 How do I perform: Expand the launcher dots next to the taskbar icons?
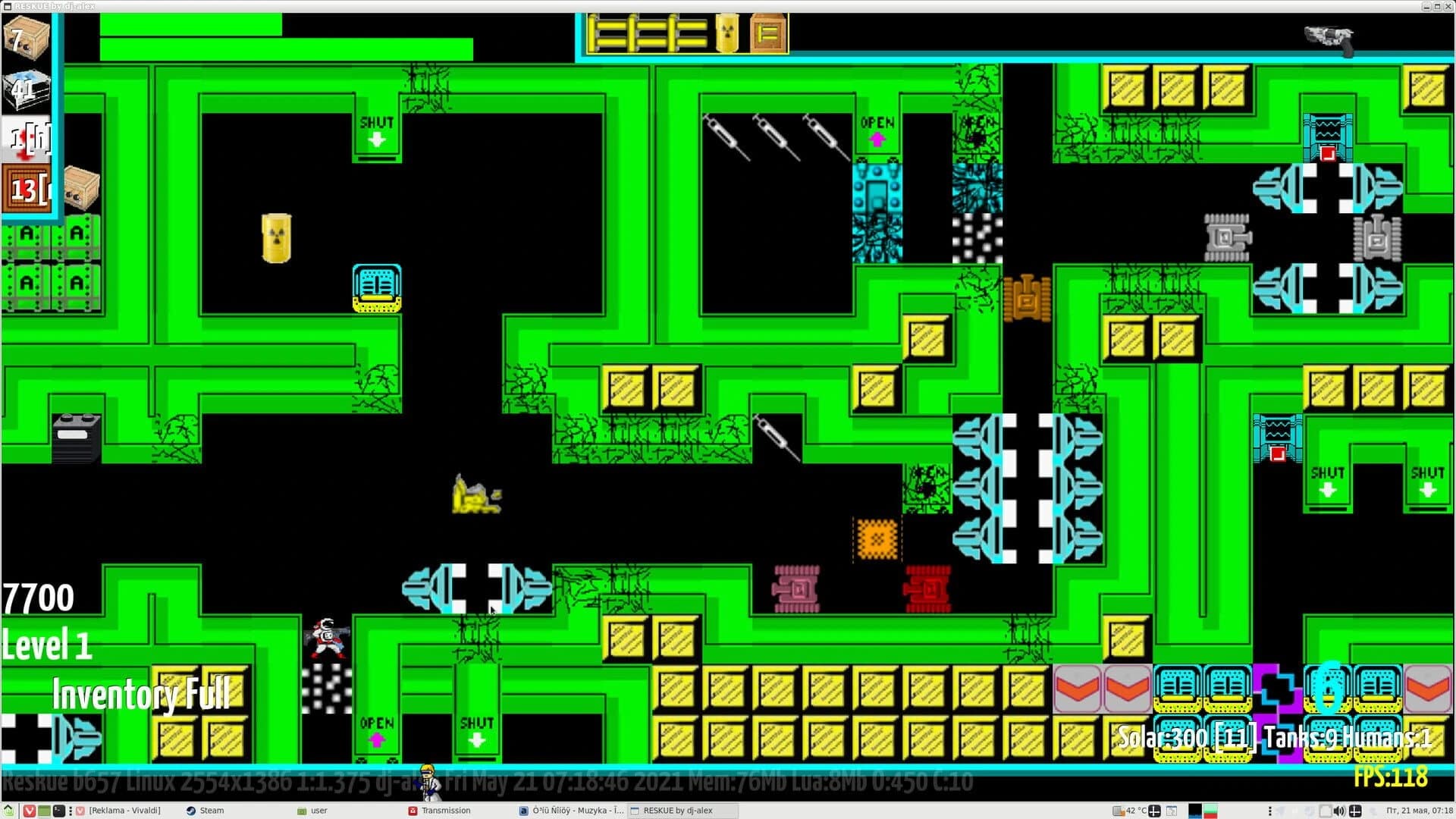pos(71,811)
